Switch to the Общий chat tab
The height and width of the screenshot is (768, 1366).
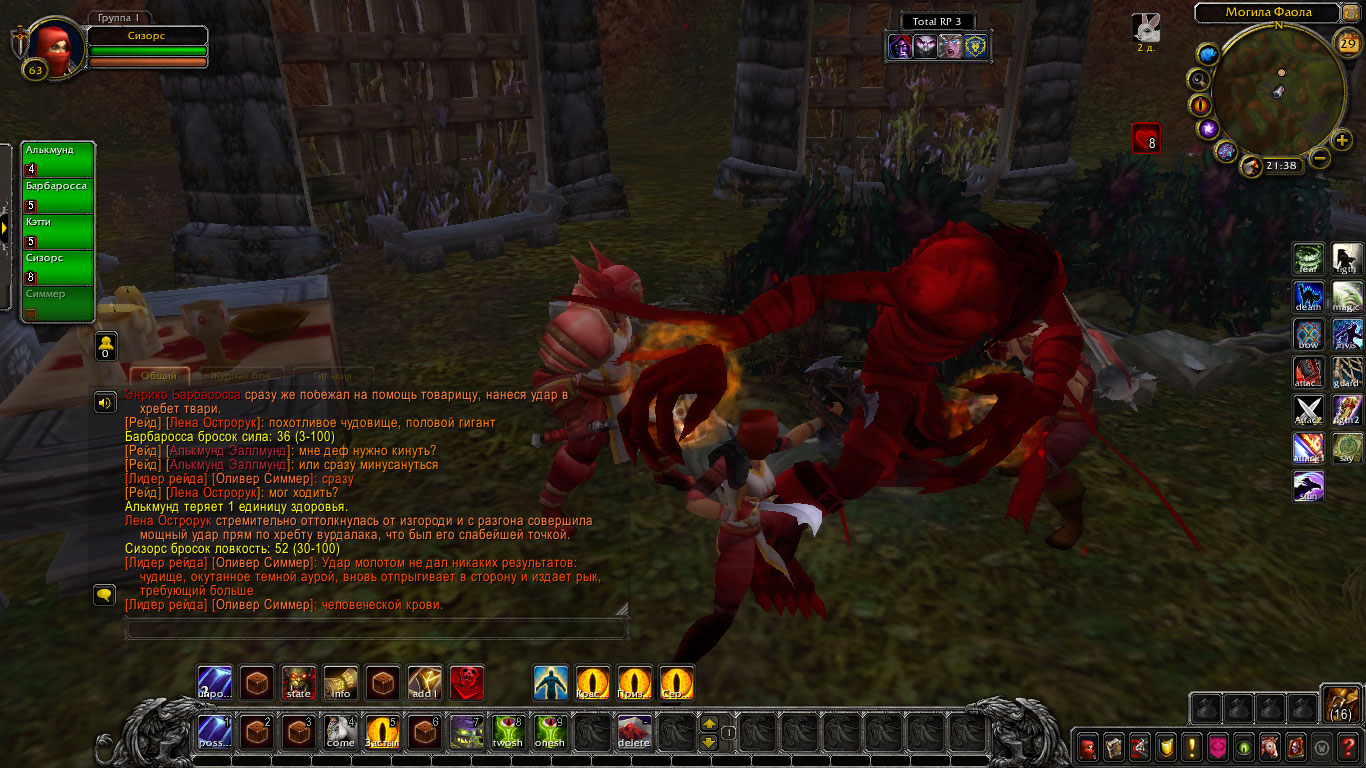[x=158, y=376]
